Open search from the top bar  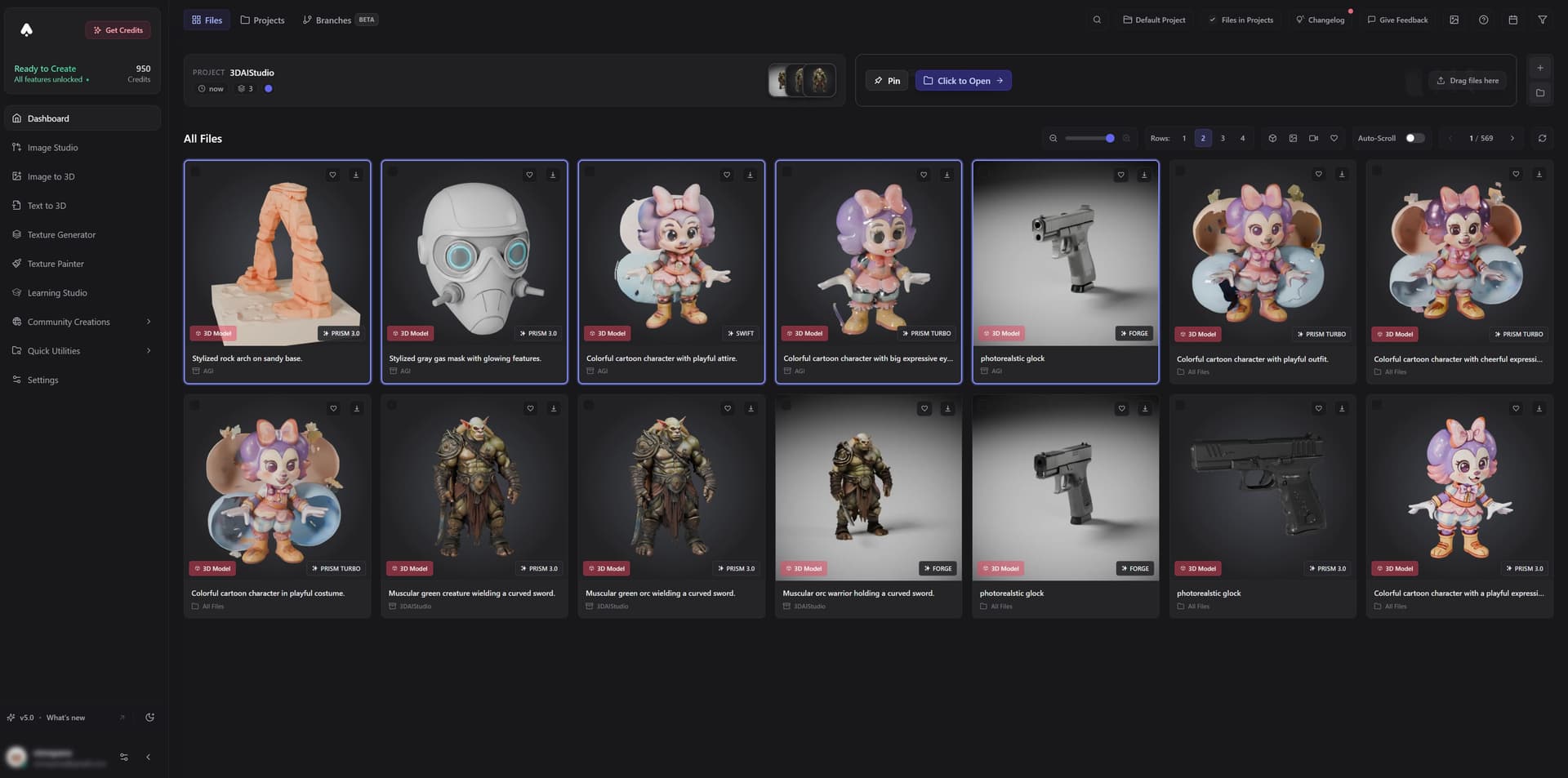1097,19
